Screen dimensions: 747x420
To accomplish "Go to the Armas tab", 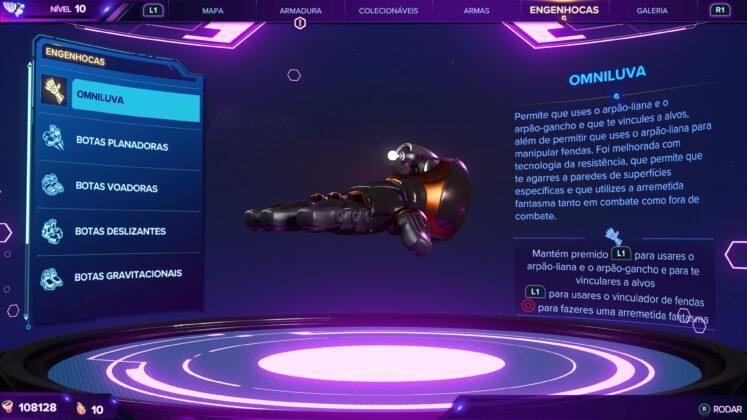I will pos(476,11).
